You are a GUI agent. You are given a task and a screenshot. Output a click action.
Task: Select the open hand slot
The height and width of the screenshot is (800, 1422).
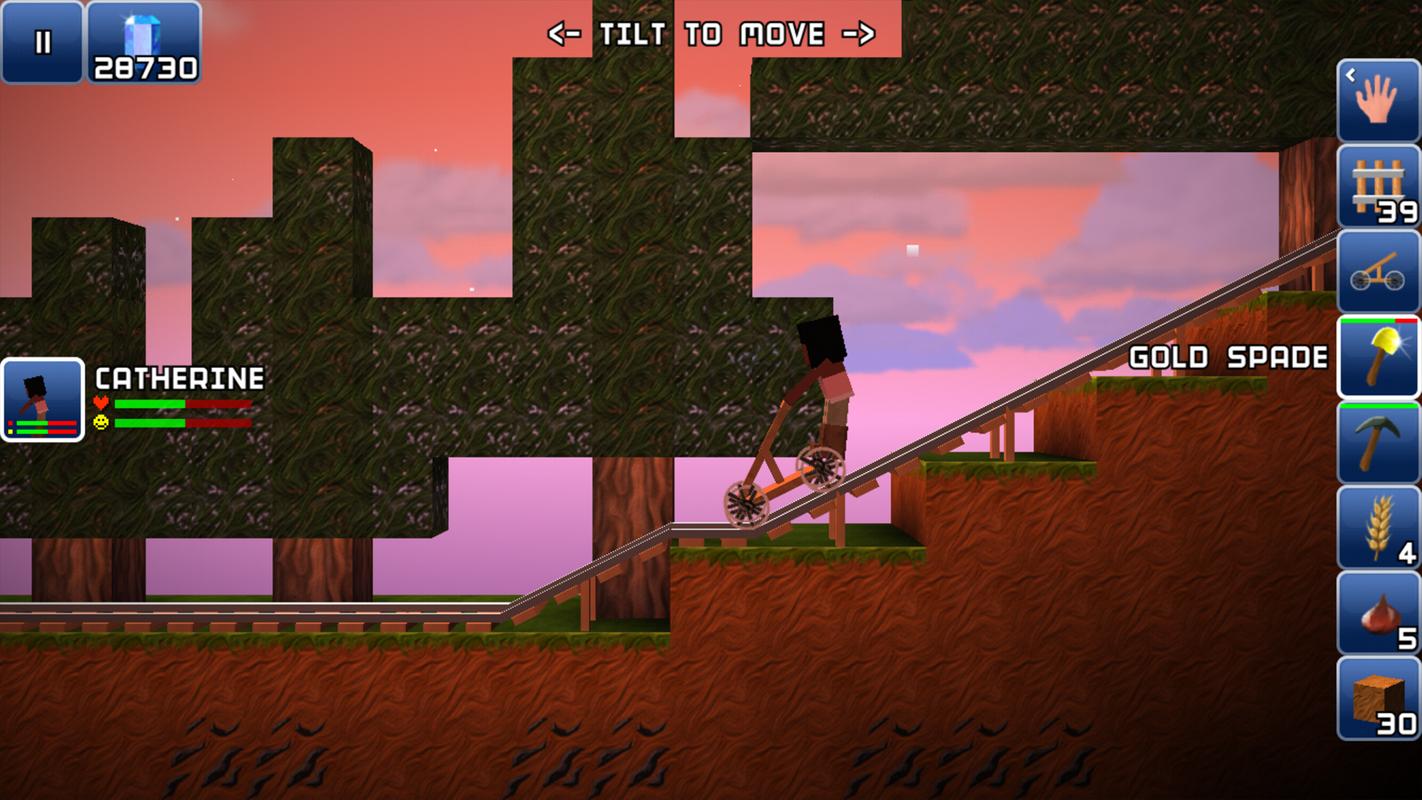(1378, 101)
